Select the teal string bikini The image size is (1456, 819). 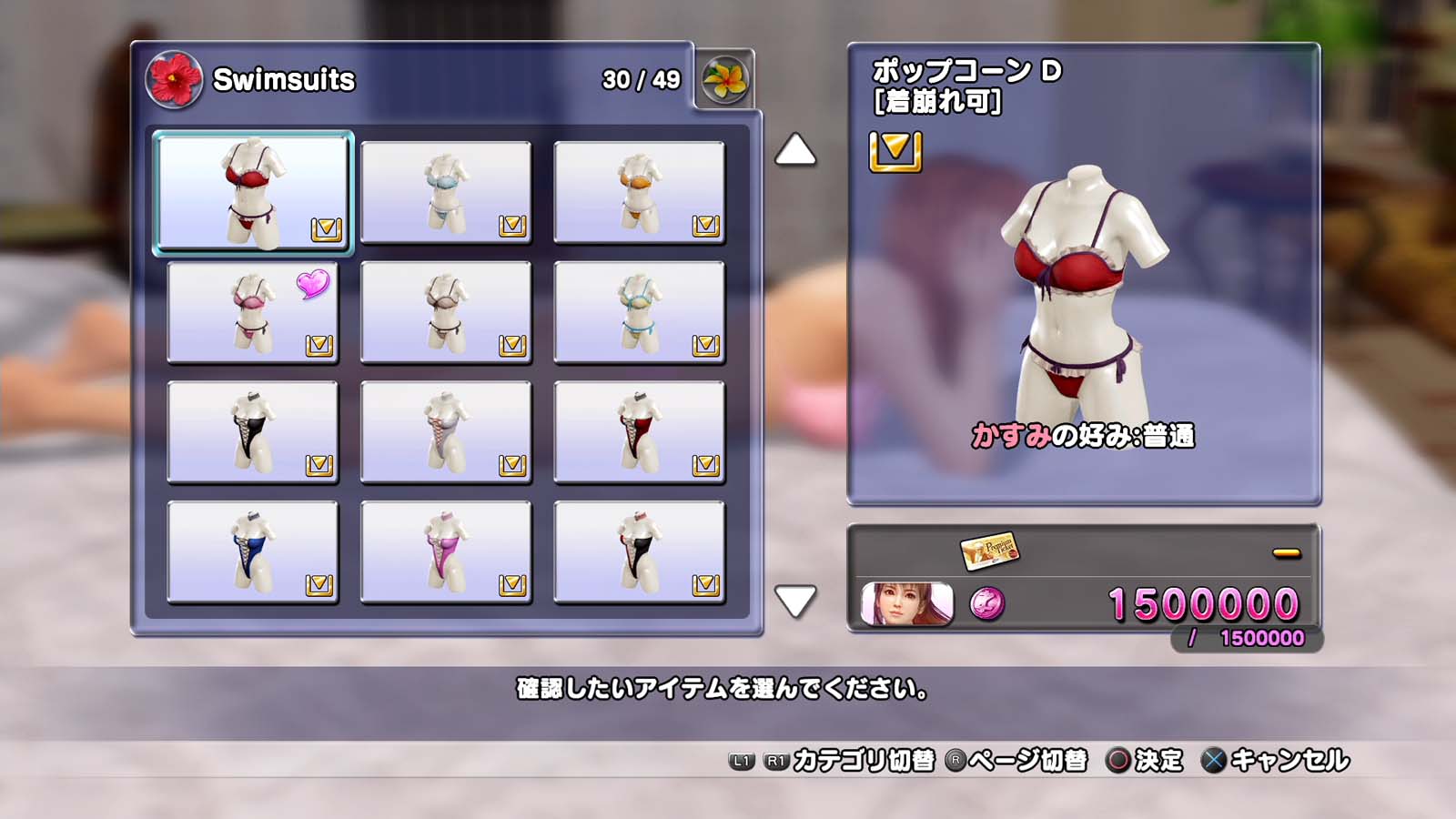click(639, 312)
